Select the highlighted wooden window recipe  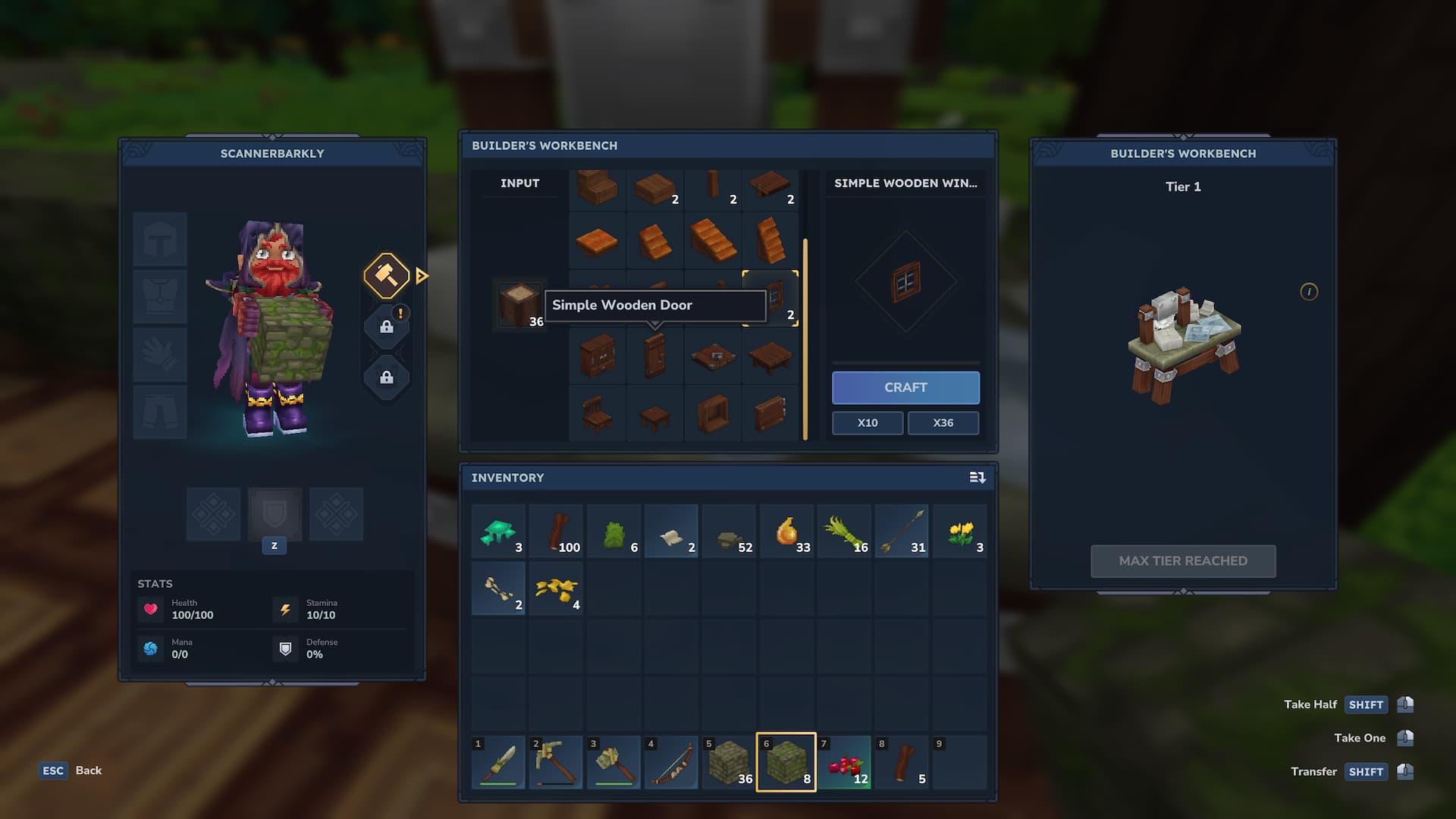click(x=770, y=298)
